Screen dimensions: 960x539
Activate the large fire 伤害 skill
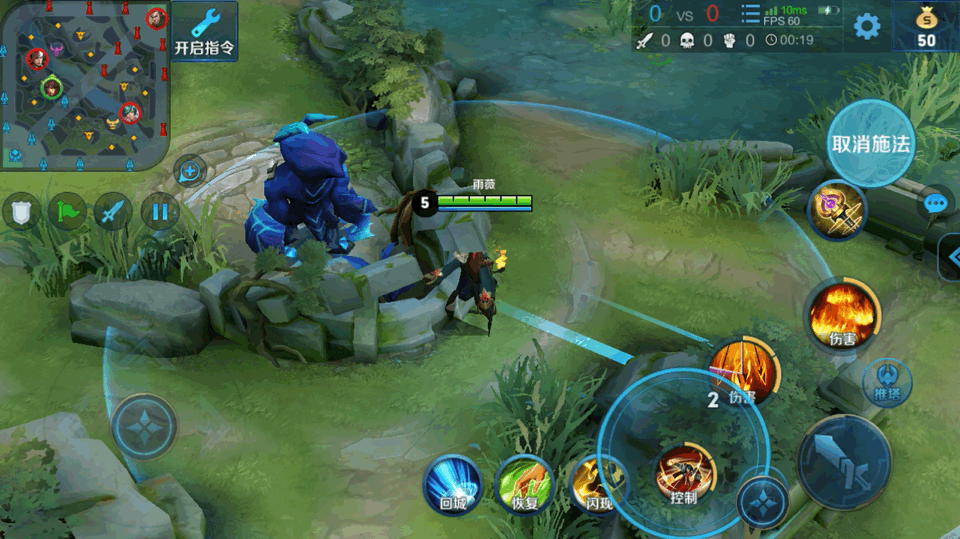pyautogui.click(x=842, y=314)
